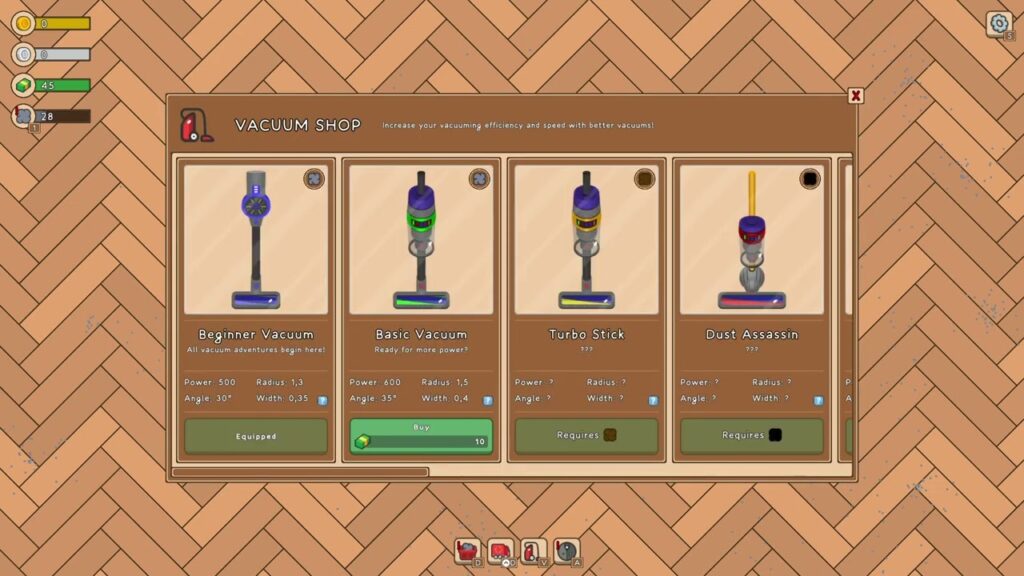Close the Vacuum Shop window
The width and height of the screenshot is (1024, 576).
pos(856,96)
